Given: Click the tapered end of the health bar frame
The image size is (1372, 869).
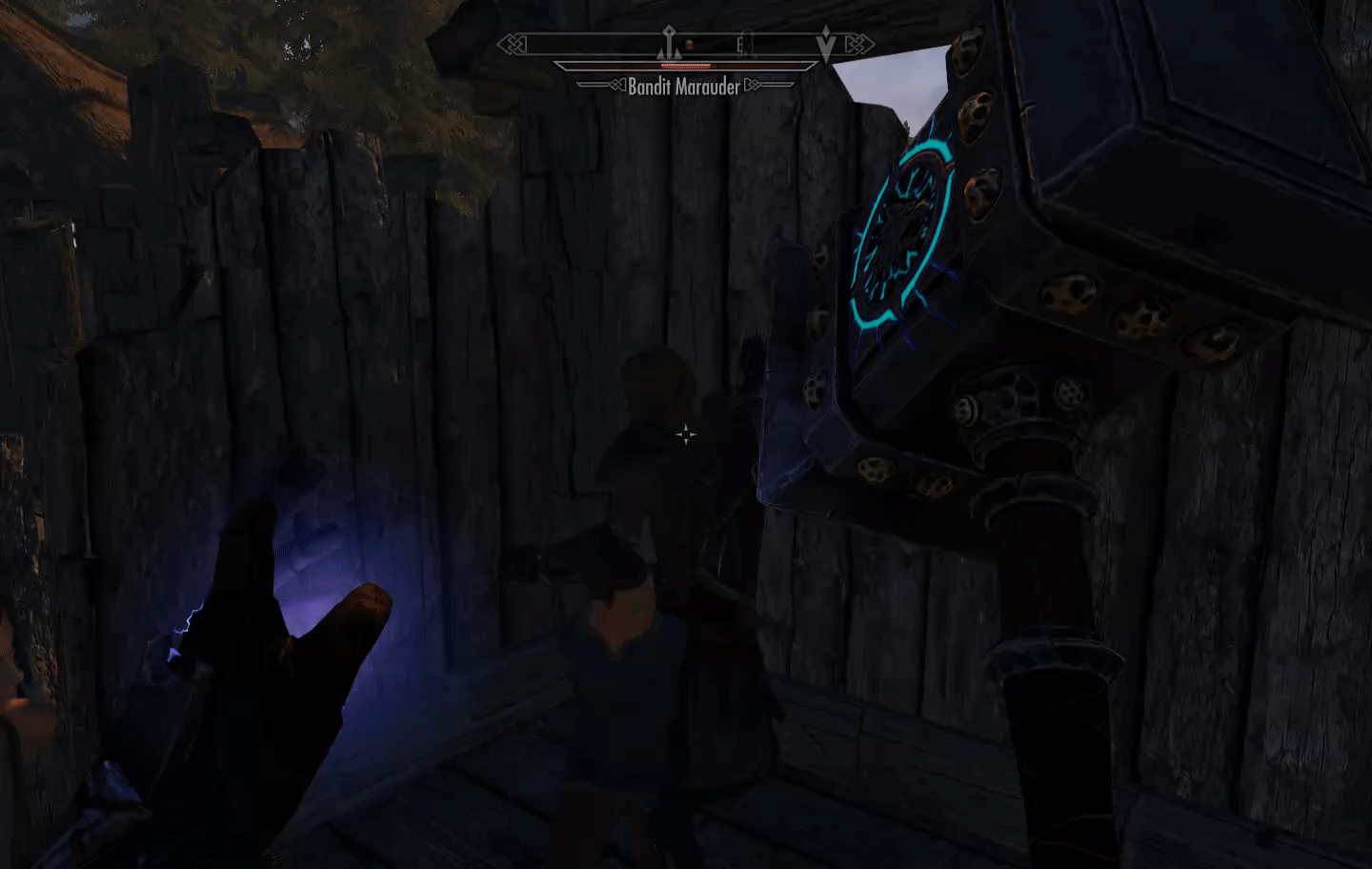Looking at the screenshot, I should click(559, 66).
